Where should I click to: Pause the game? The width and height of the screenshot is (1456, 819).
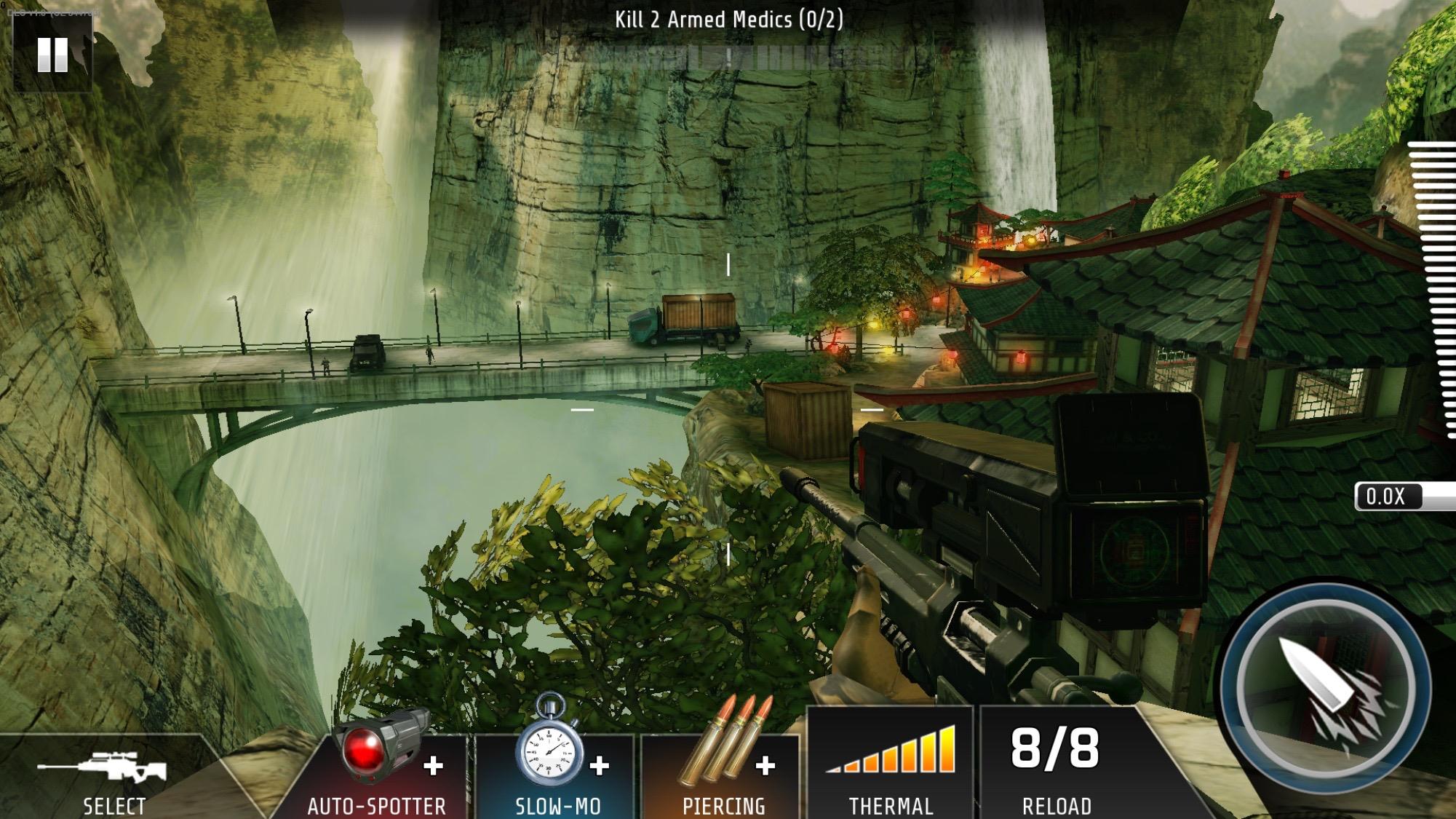coord(52,55)
